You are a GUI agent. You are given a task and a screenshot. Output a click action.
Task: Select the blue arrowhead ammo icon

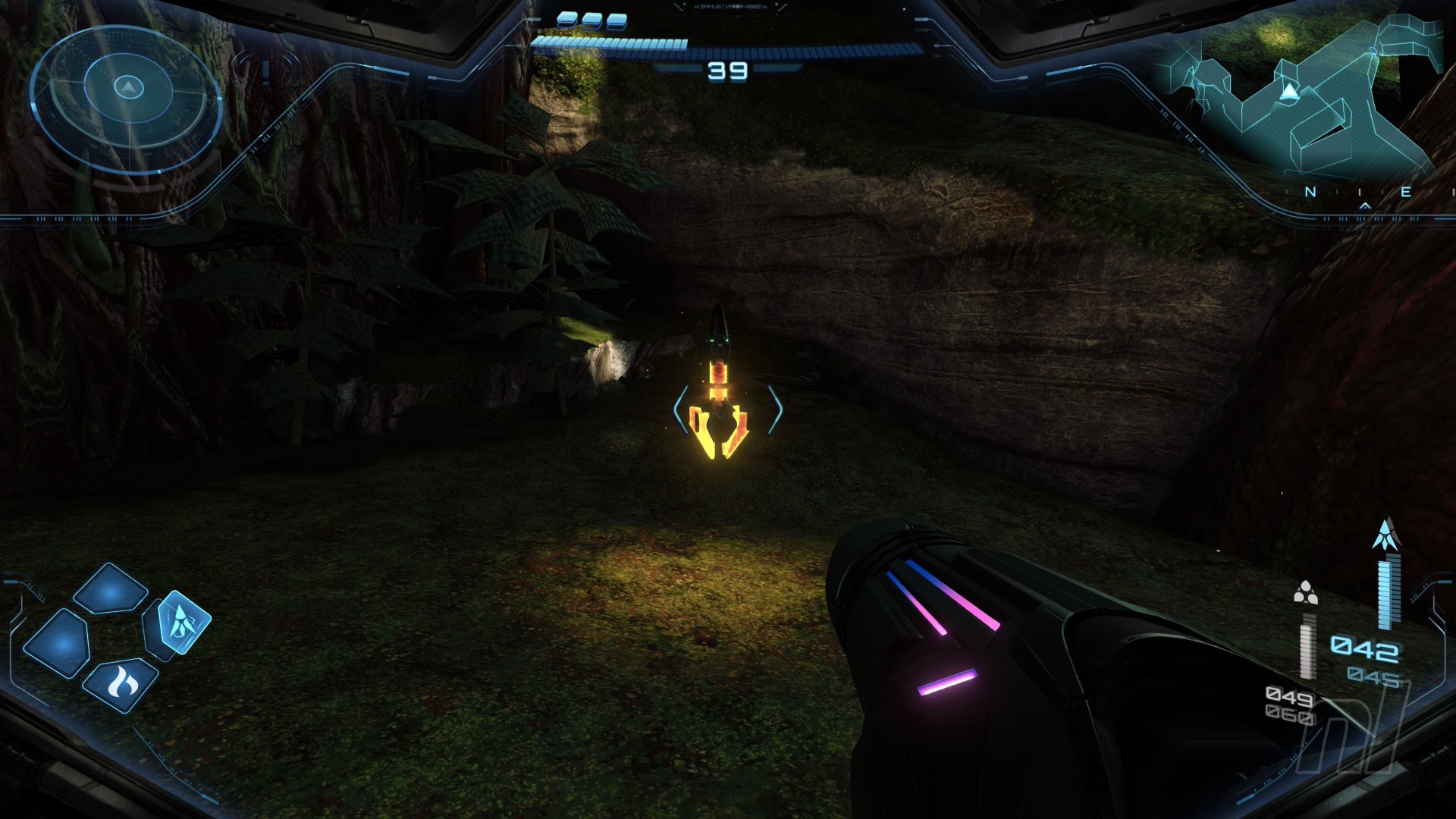coord(1385,535)
